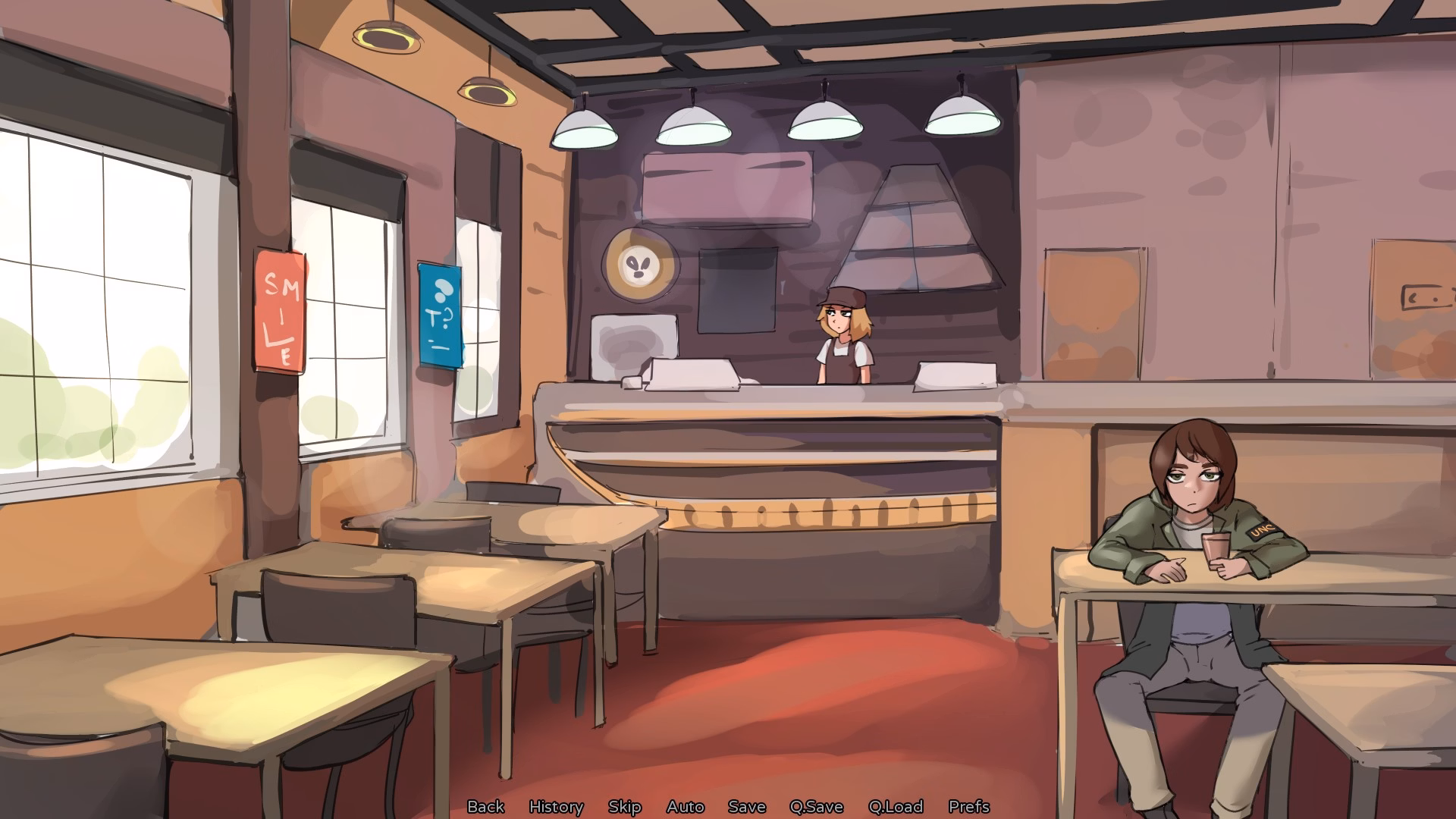
Task: Perform a quick save with Q.Save
Action: coord(815,807)
